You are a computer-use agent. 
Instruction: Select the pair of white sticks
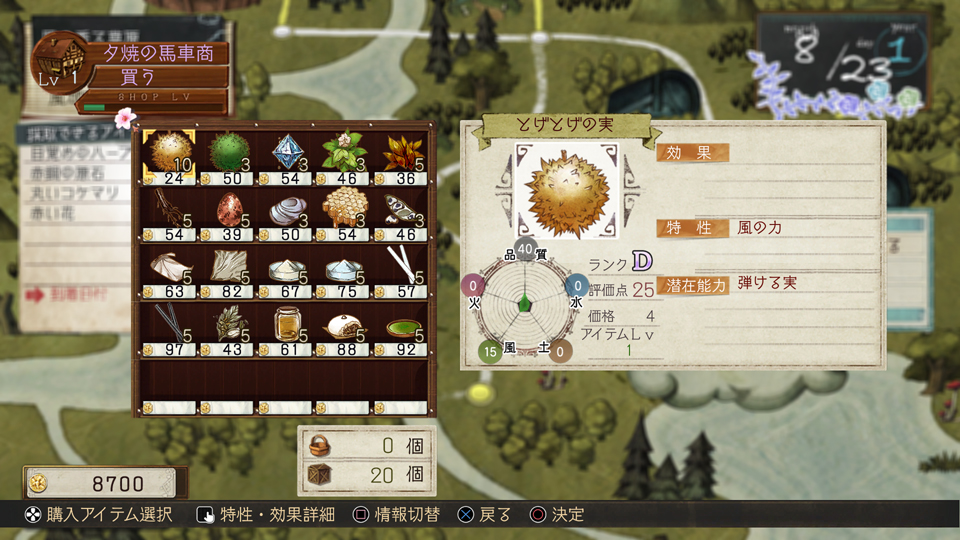(x=400, y=268)
